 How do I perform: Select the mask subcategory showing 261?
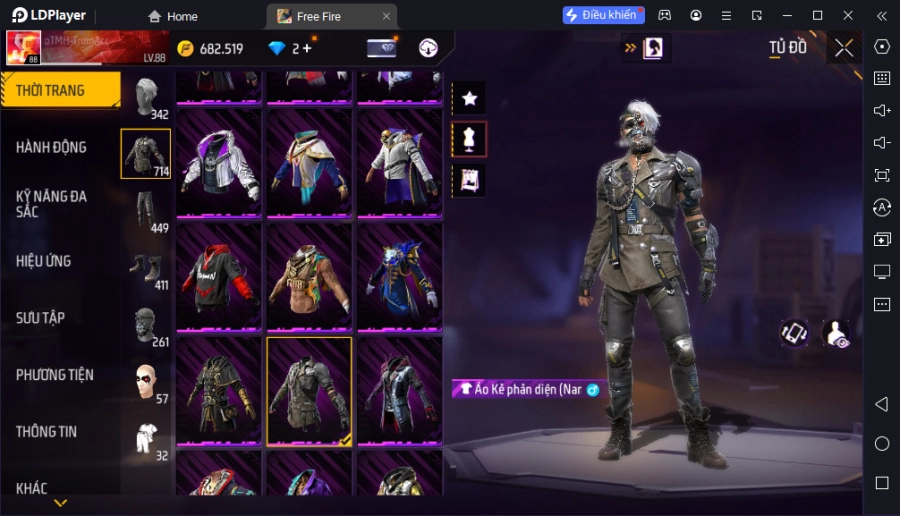pos(147,325)
